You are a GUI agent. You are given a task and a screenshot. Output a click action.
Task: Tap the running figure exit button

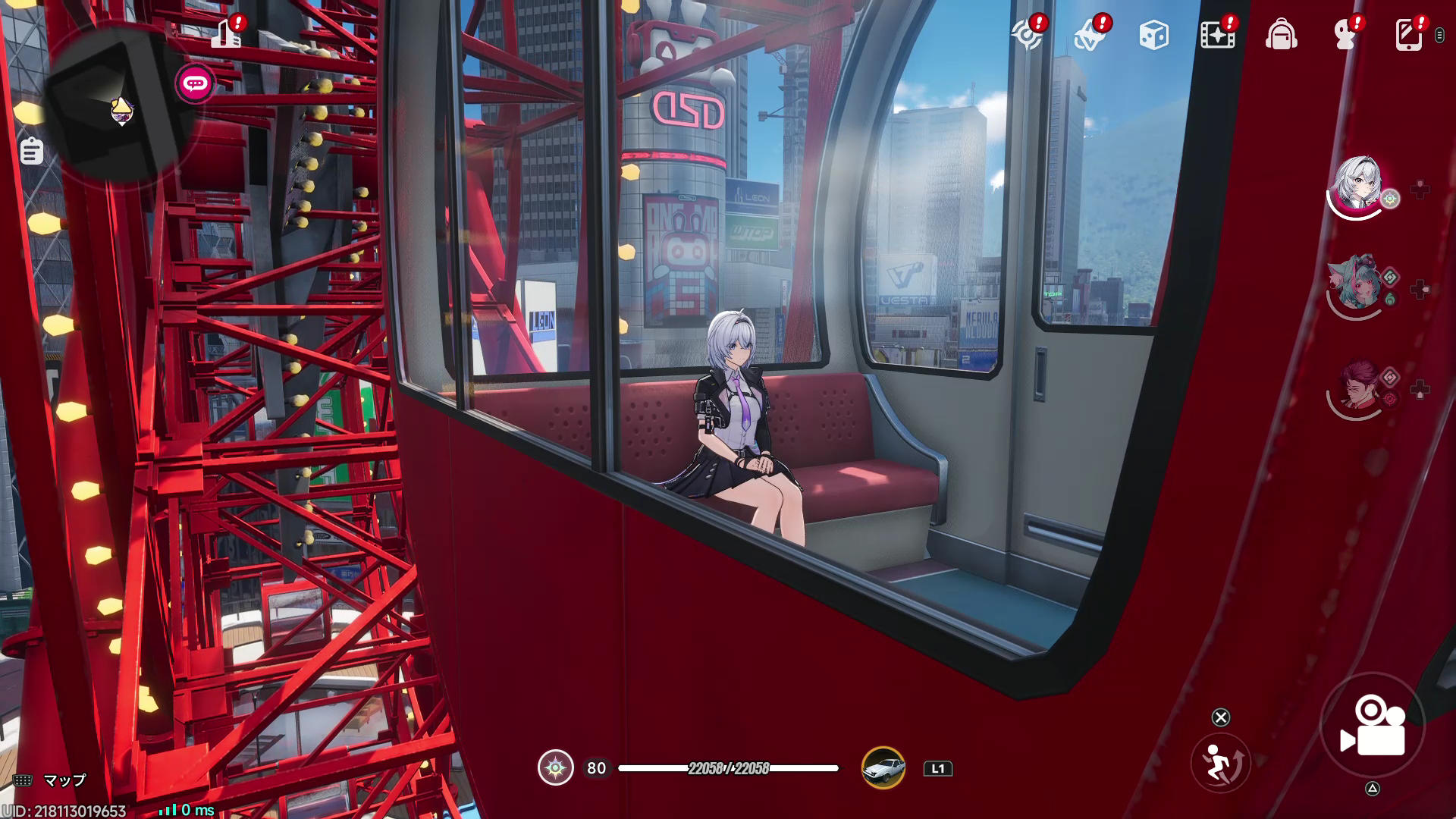(1219, 763)
